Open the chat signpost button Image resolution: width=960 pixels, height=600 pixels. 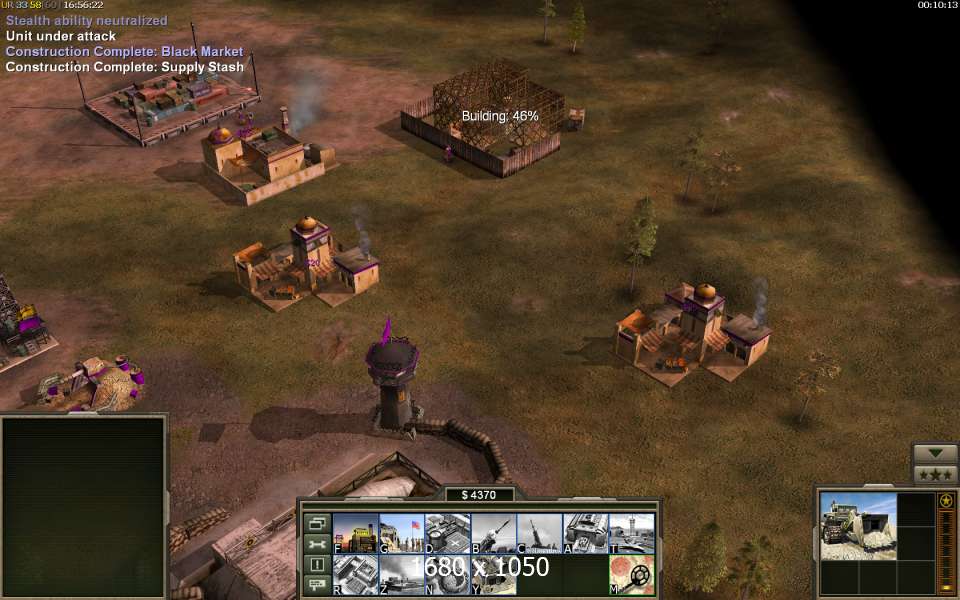[x=317, y=584]
